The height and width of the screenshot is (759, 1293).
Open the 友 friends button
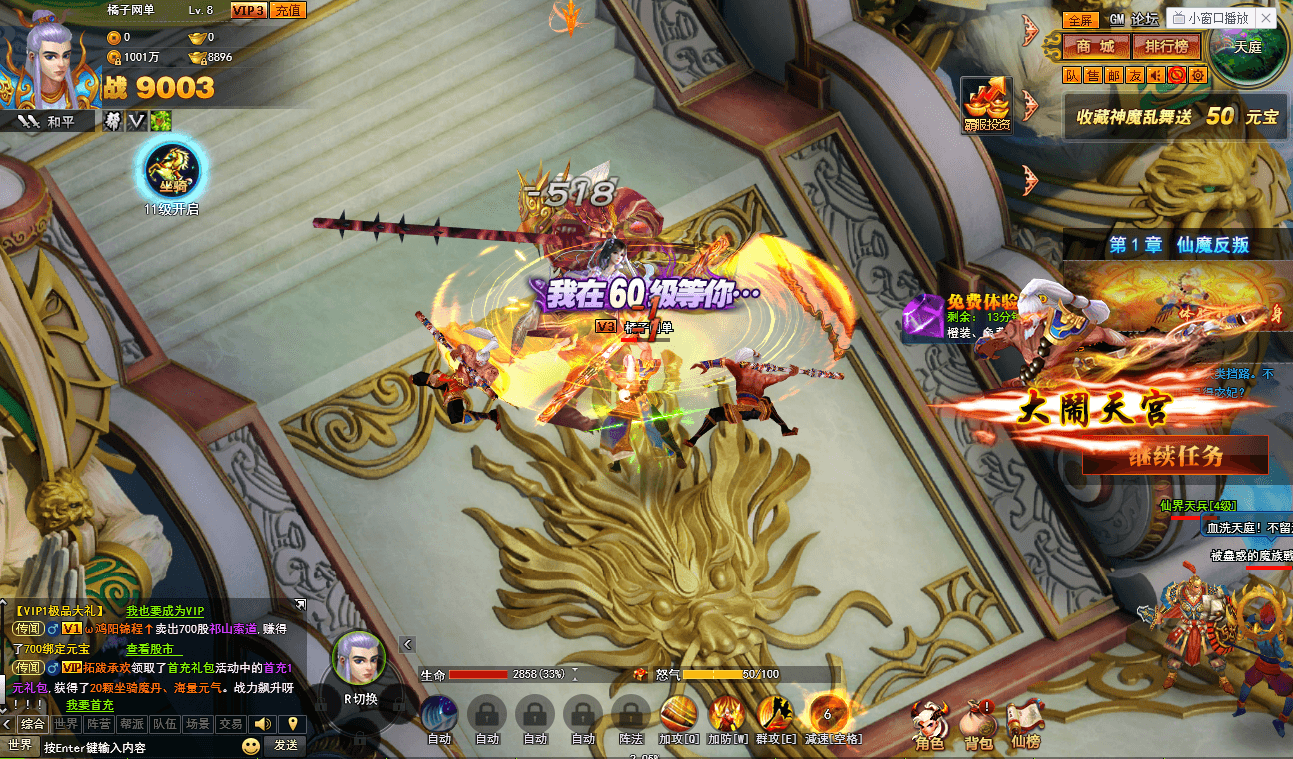click(x=1134, y=75)
